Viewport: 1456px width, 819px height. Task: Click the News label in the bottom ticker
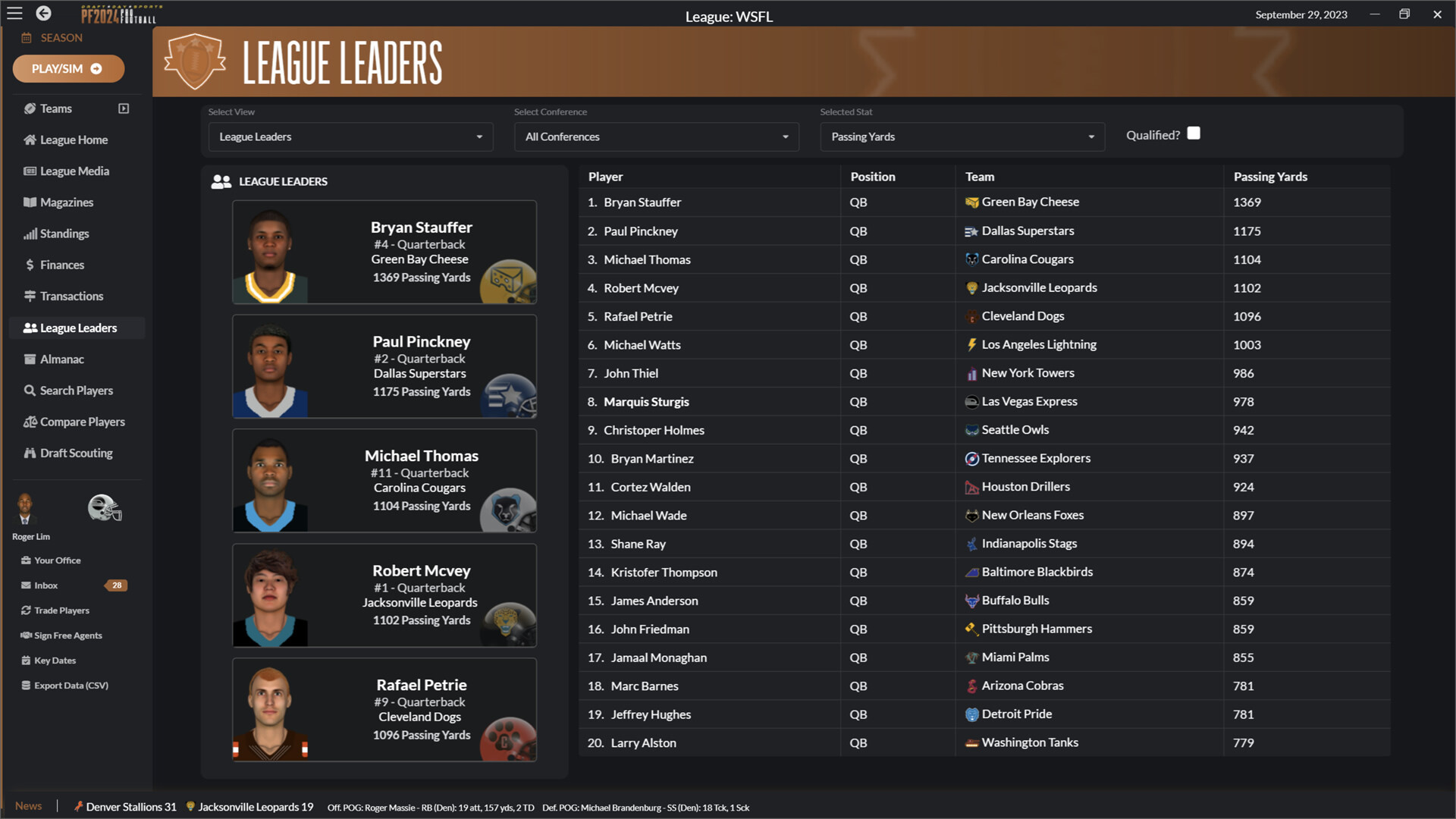pos(28,806)
